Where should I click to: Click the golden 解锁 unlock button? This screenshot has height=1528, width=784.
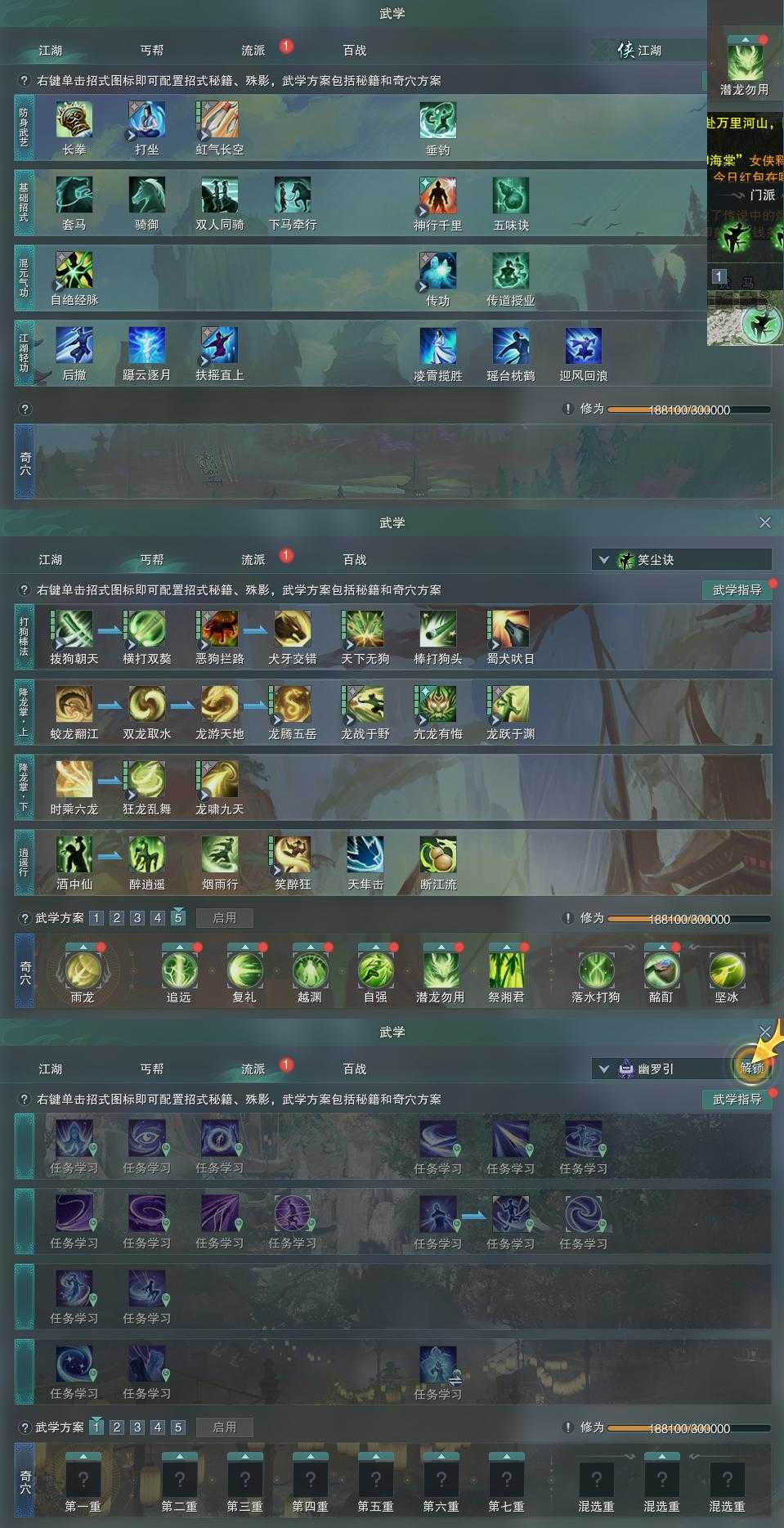[751, 1066]
